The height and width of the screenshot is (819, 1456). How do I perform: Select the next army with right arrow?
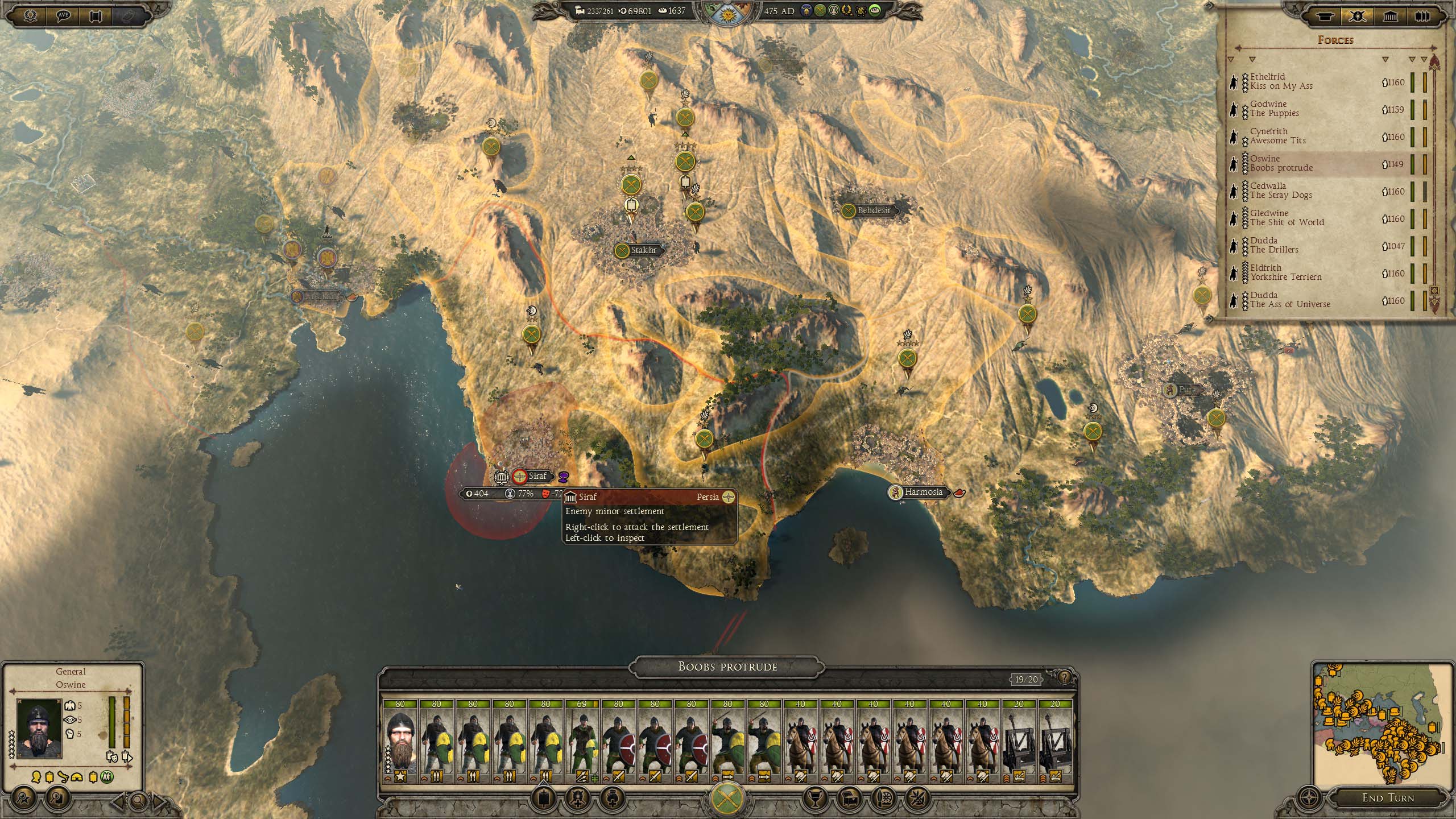159,801
